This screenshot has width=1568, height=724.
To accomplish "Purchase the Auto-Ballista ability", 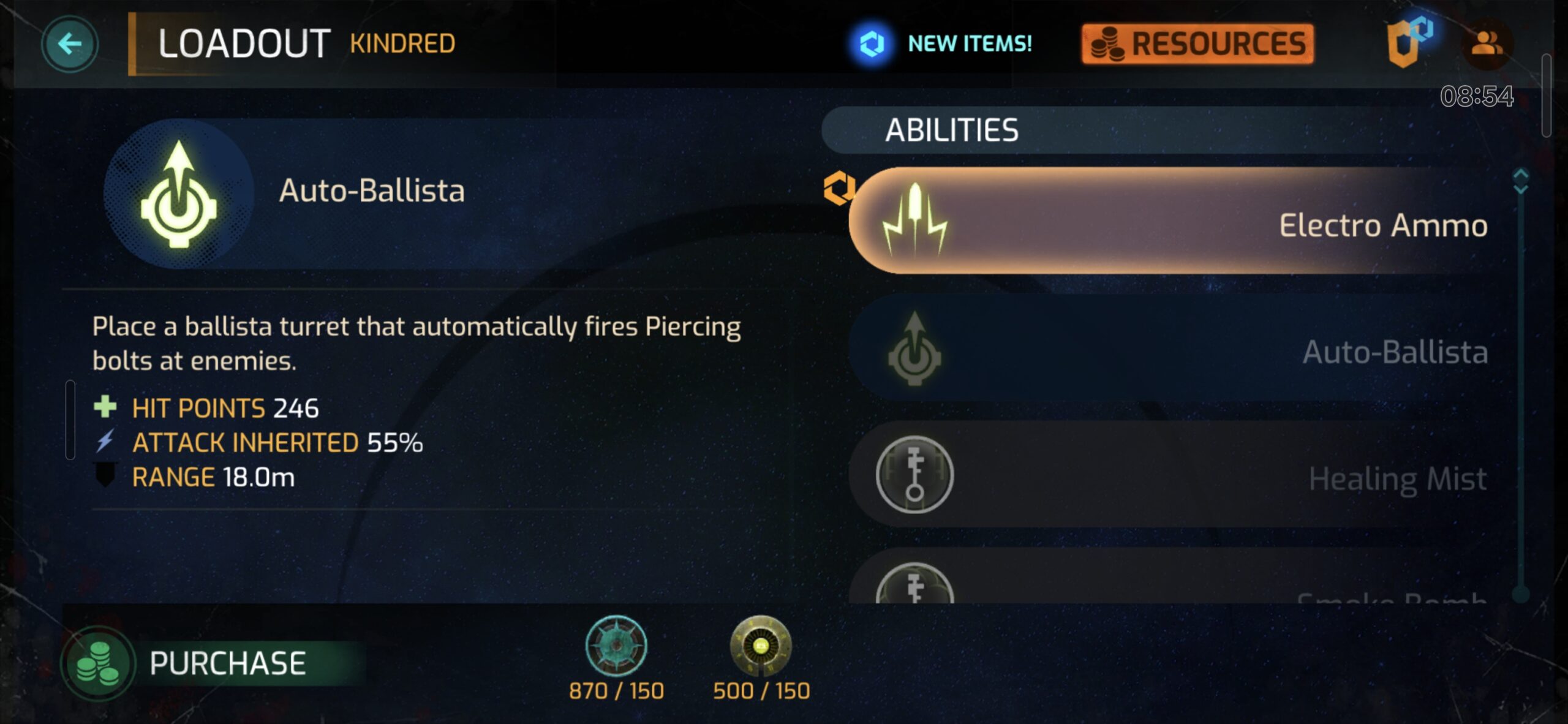I will pyautogui.click(x=214, y=663).
